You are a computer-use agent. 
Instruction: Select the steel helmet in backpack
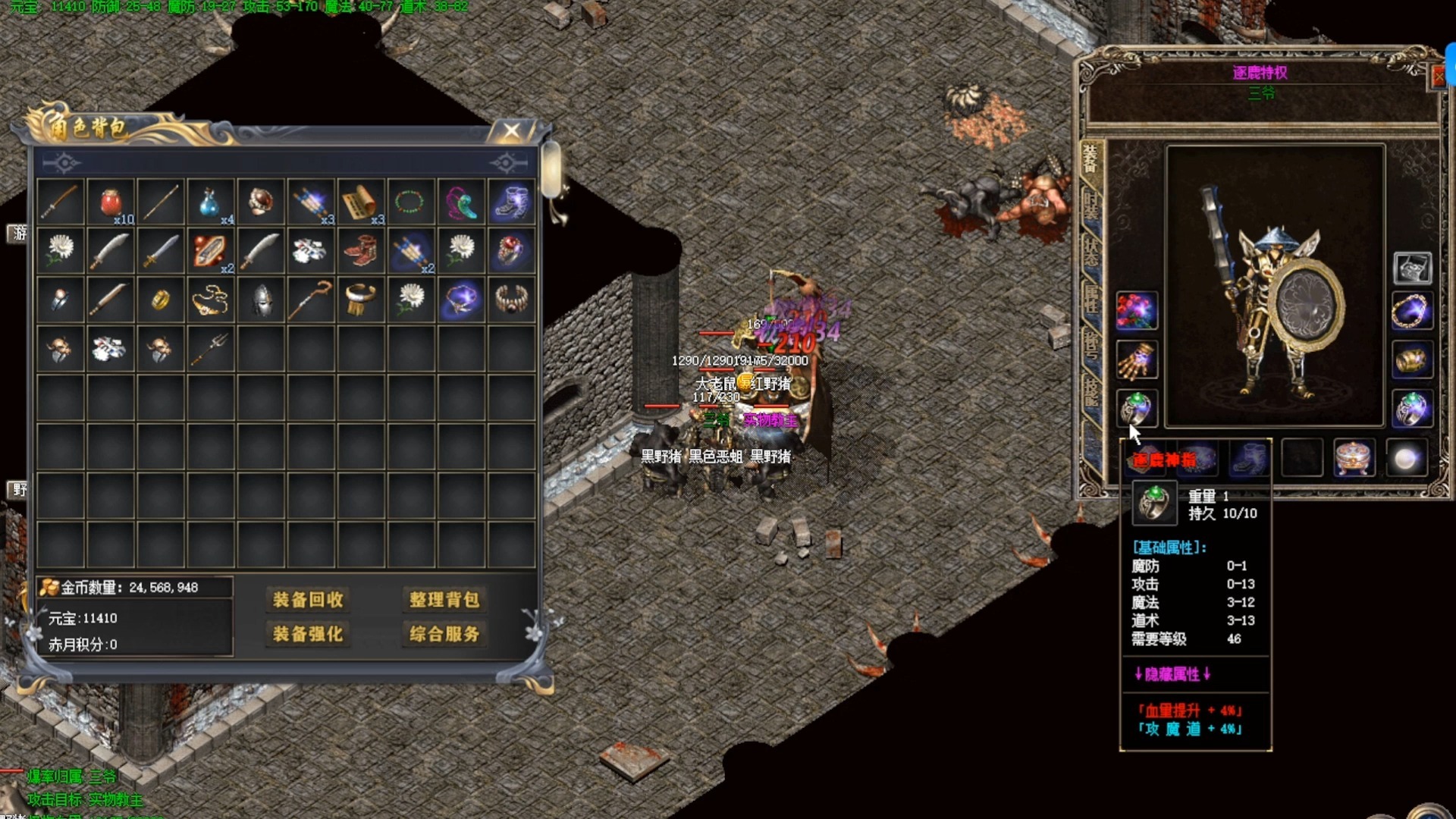pos(261,300)
